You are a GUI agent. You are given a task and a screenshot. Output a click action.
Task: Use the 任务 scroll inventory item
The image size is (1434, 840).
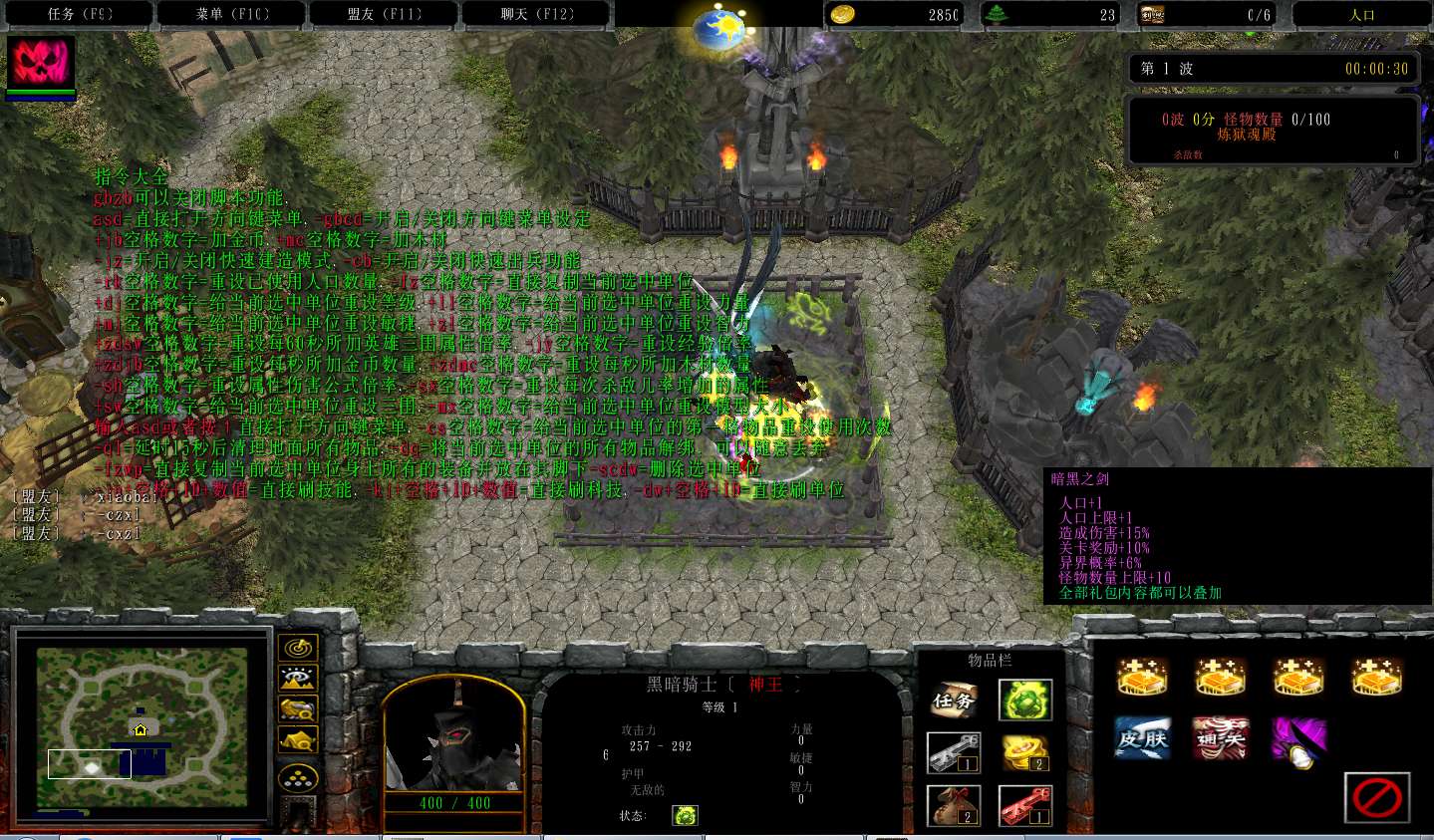pyautogui.click(x=954, y=700)
